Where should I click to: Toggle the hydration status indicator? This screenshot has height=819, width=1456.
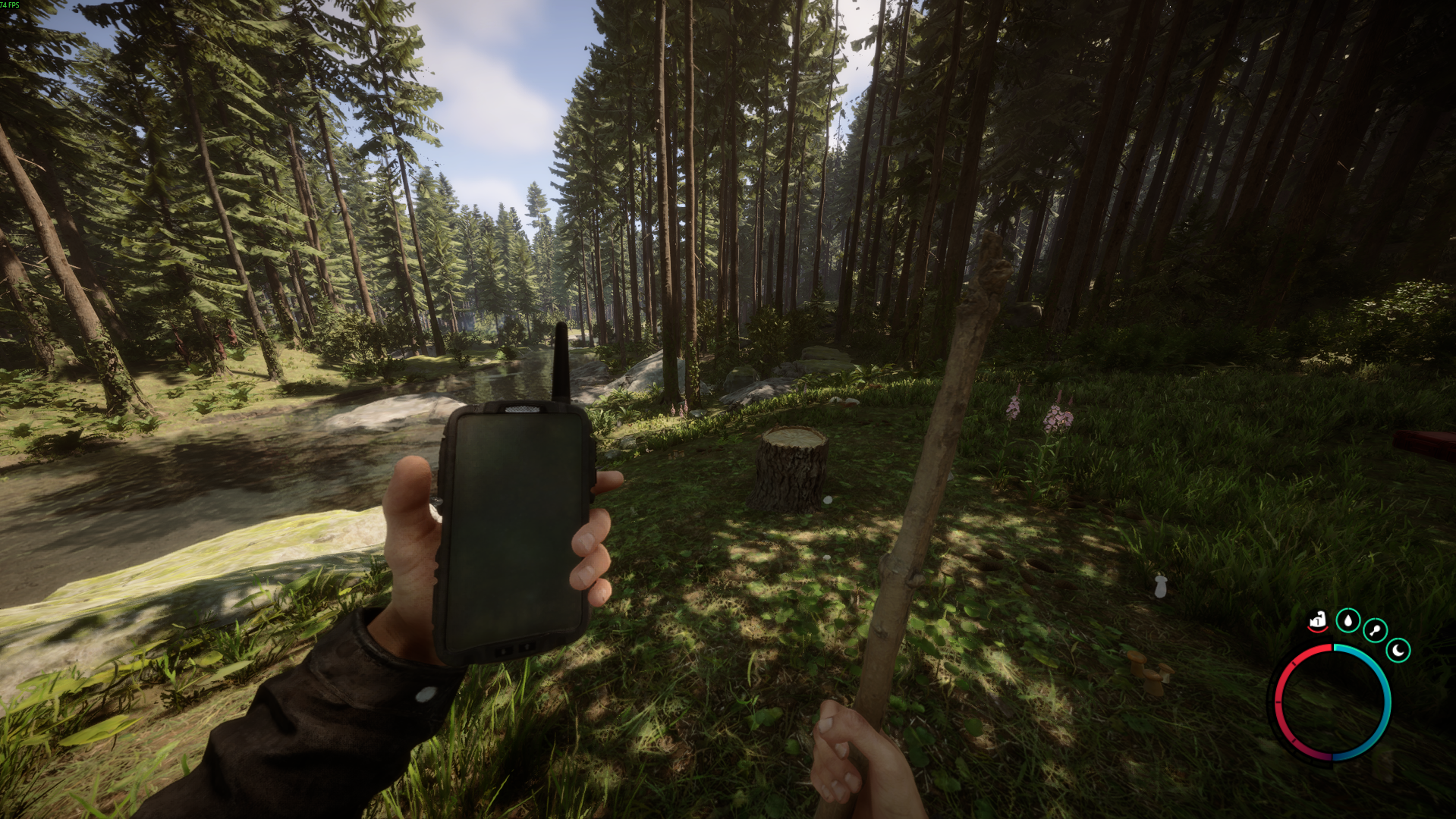point(1348,621)
